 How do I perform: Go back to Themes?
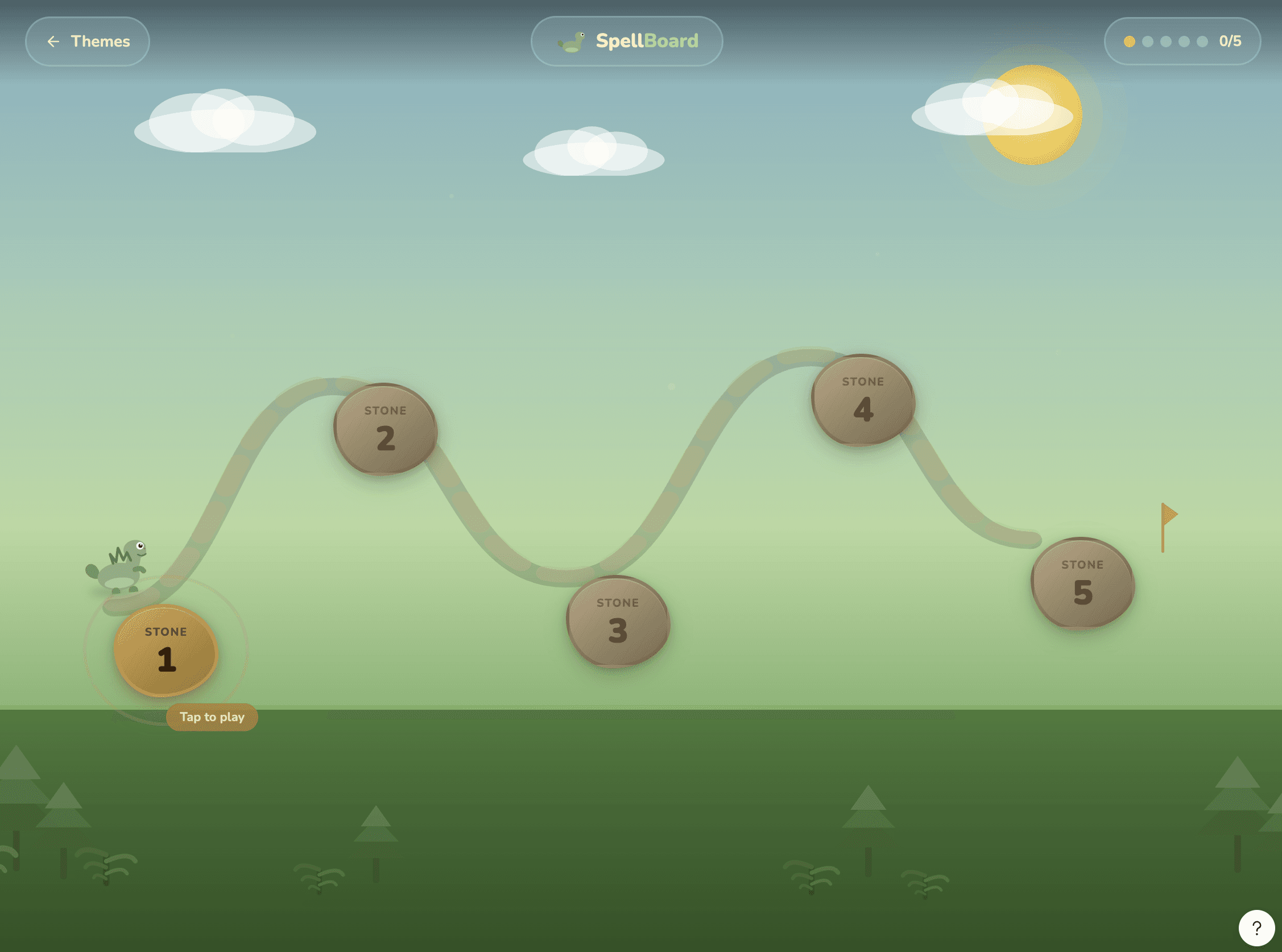coord(88,42)
